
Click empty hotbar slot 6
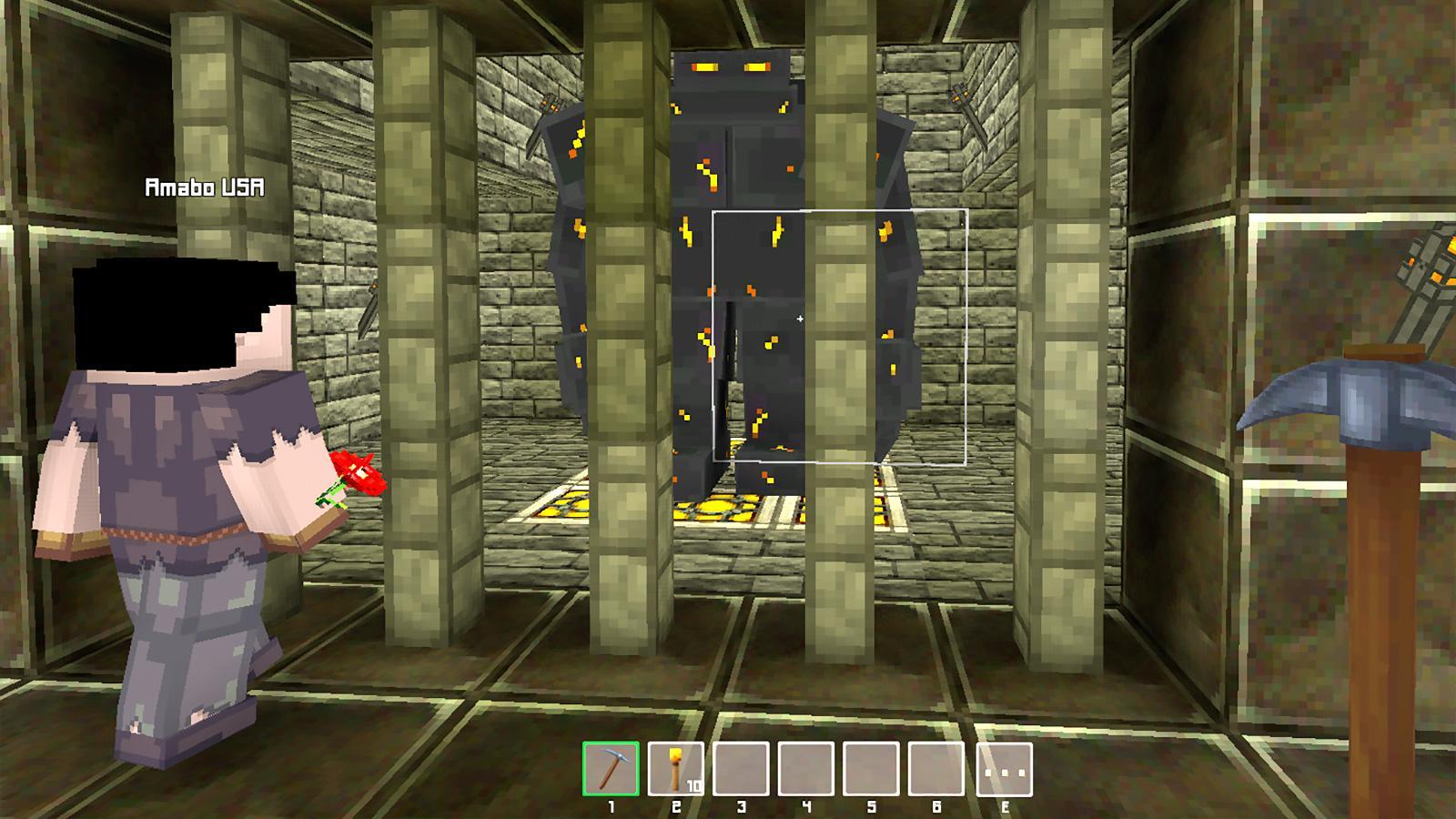coord(935,770)
